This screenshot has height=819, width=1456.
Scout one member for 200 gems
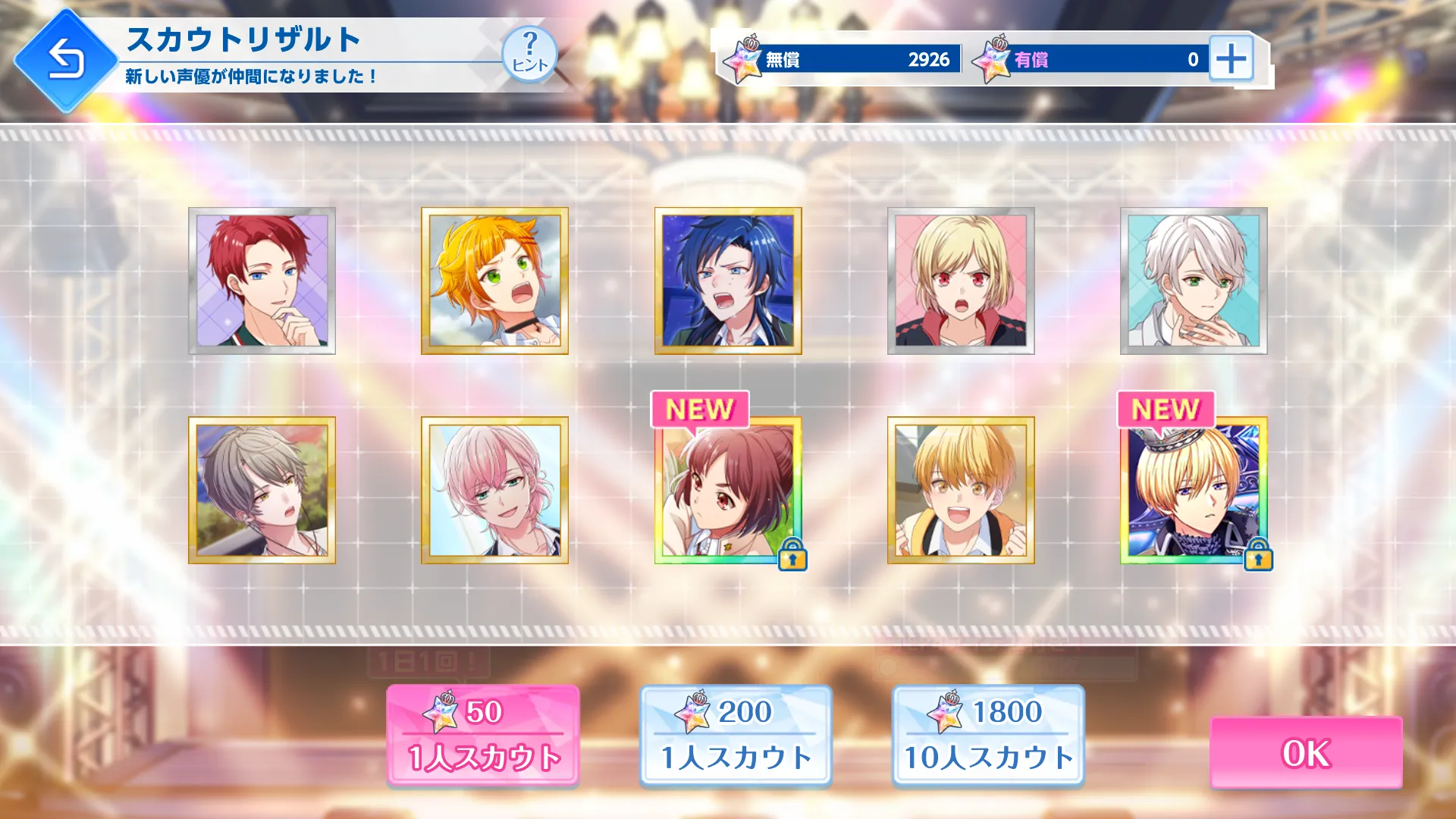(736, 735)
